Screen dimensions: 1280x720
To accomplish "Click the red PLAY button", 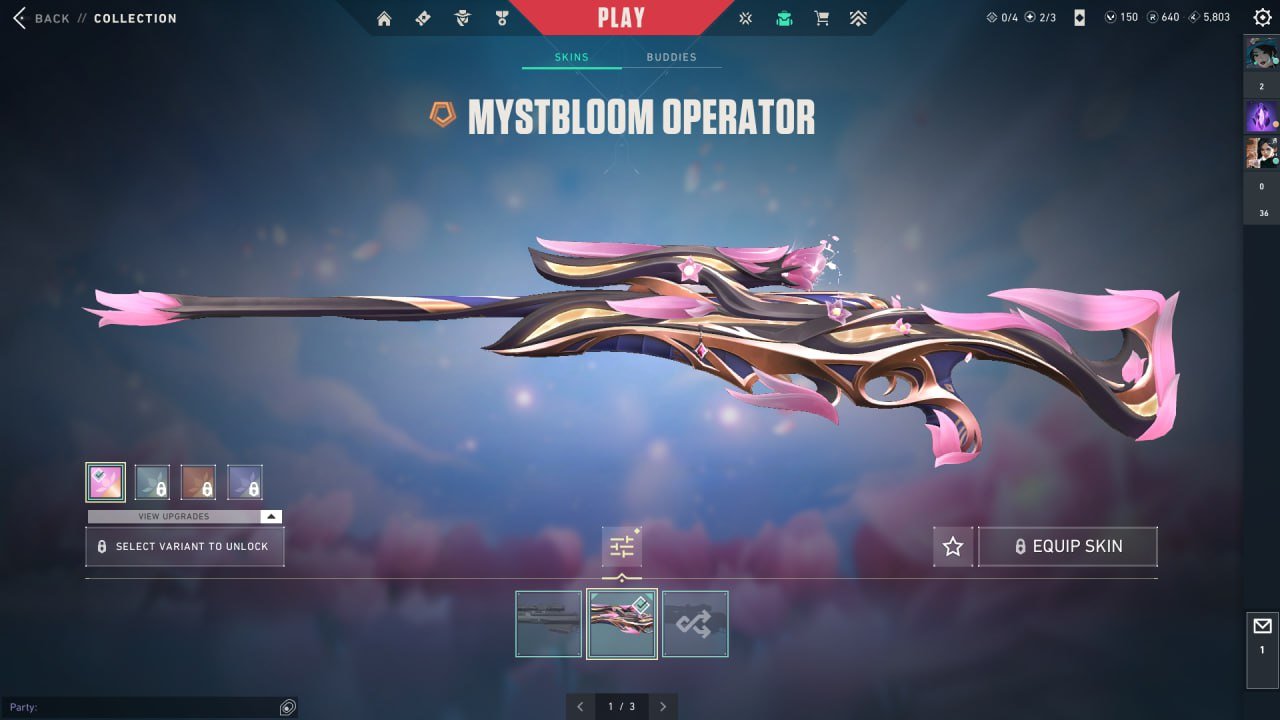I will (621, 17).
